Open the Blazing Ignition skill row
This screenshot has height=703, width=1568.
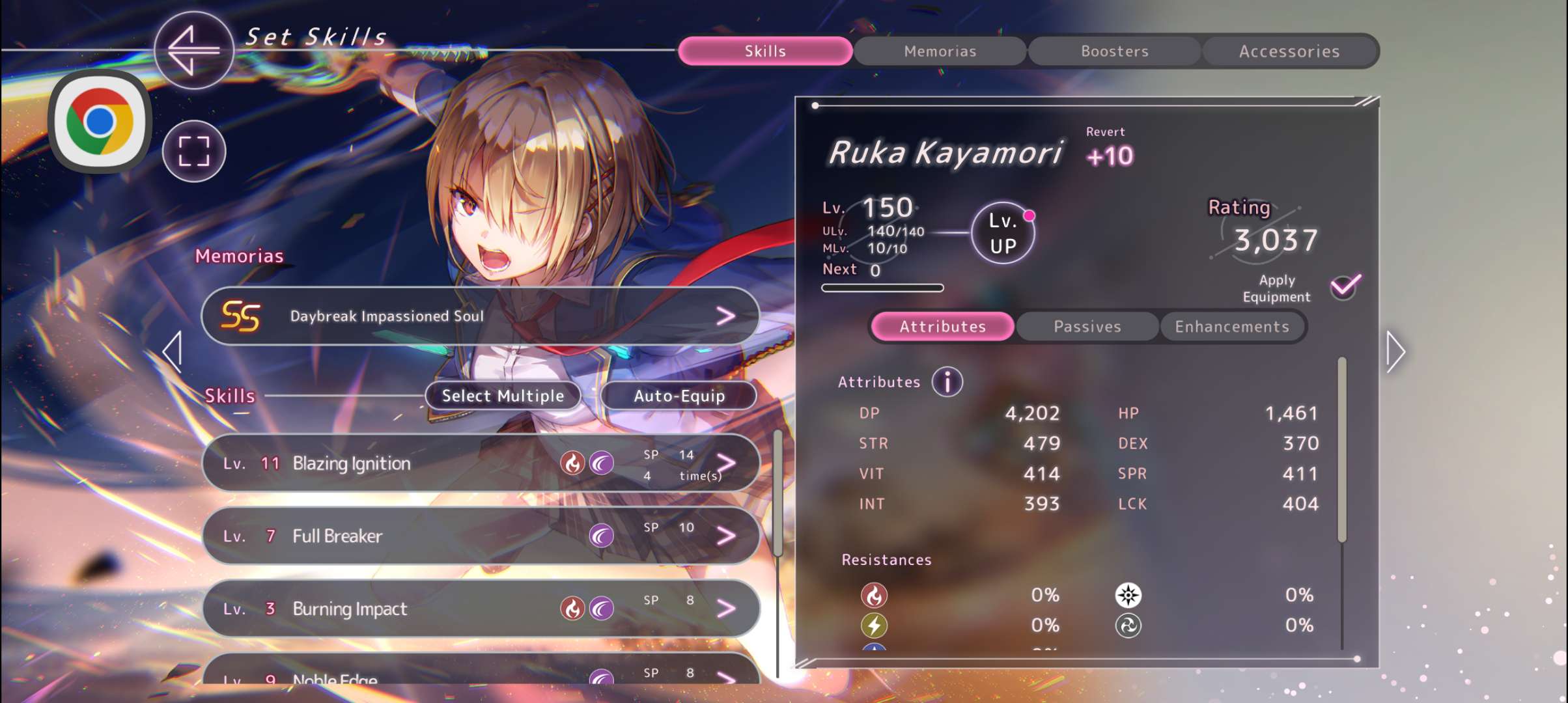click(481, 463)
